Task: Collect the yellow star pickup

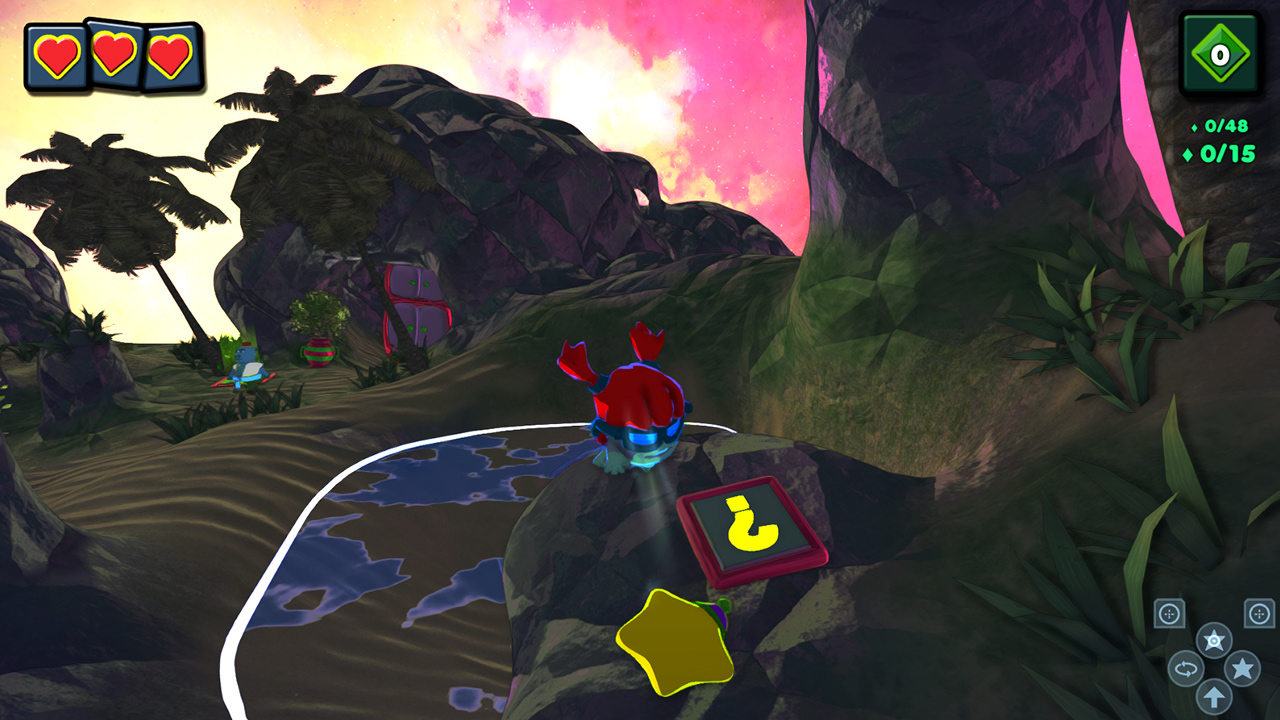Action: point(677,644)
